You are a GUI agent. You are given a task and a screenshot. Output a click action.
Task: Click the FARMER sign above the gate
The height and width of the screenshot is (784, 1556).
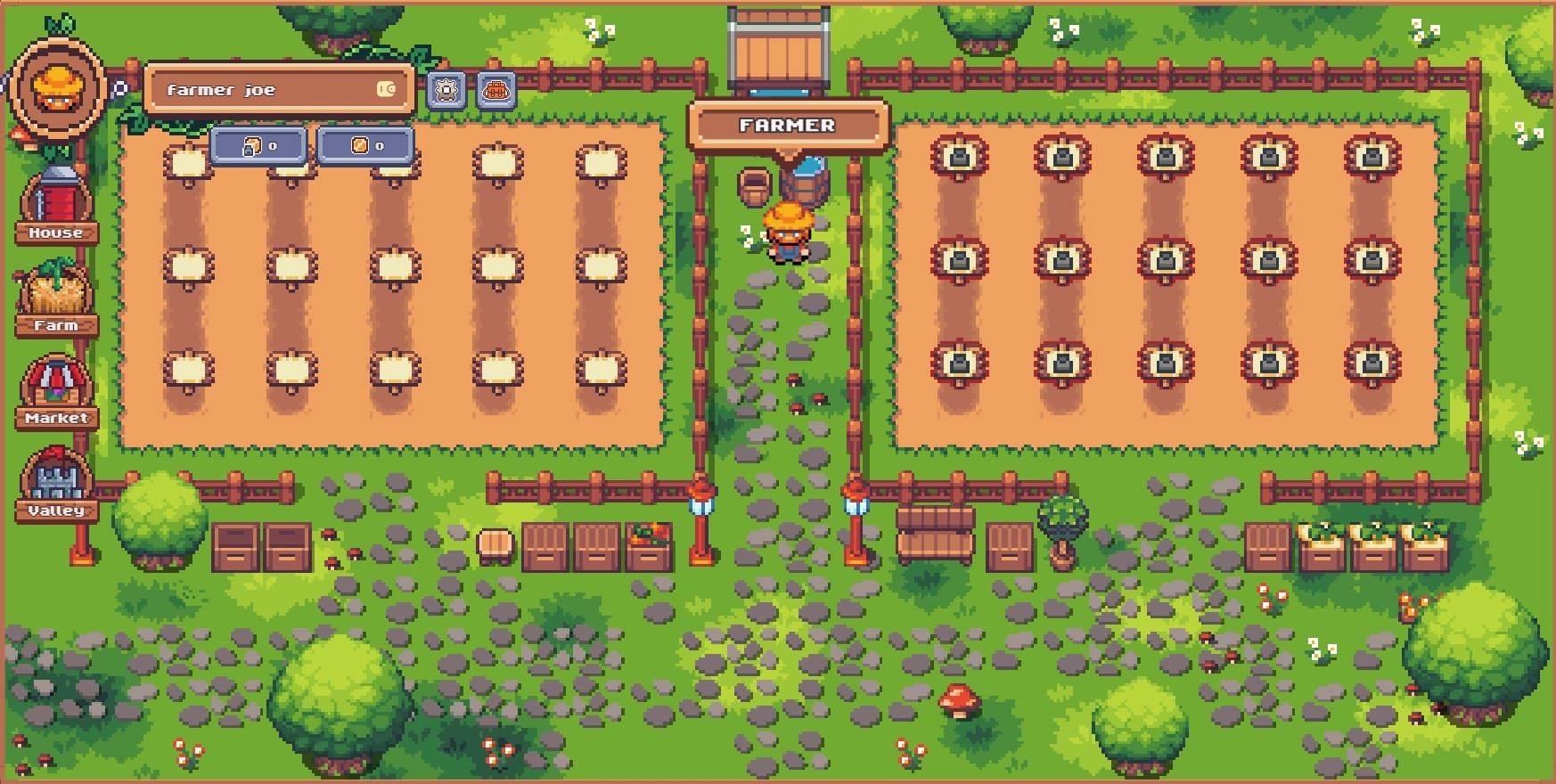(x=788, y=125)
